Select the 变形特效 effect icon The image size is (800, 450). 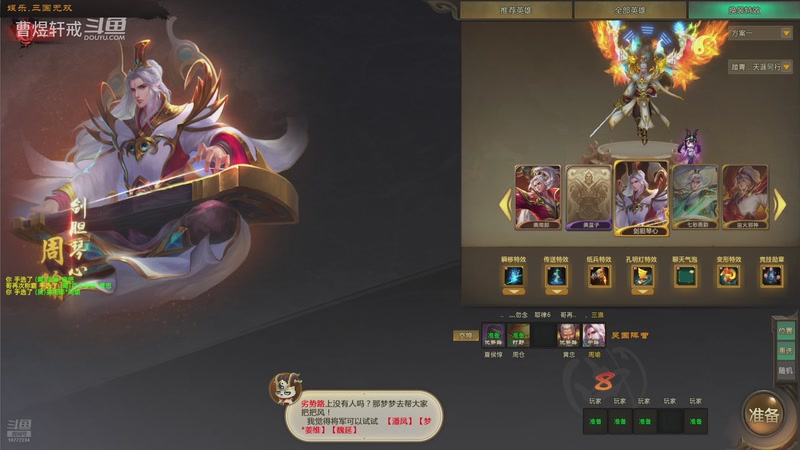click(x=729, y=276)
